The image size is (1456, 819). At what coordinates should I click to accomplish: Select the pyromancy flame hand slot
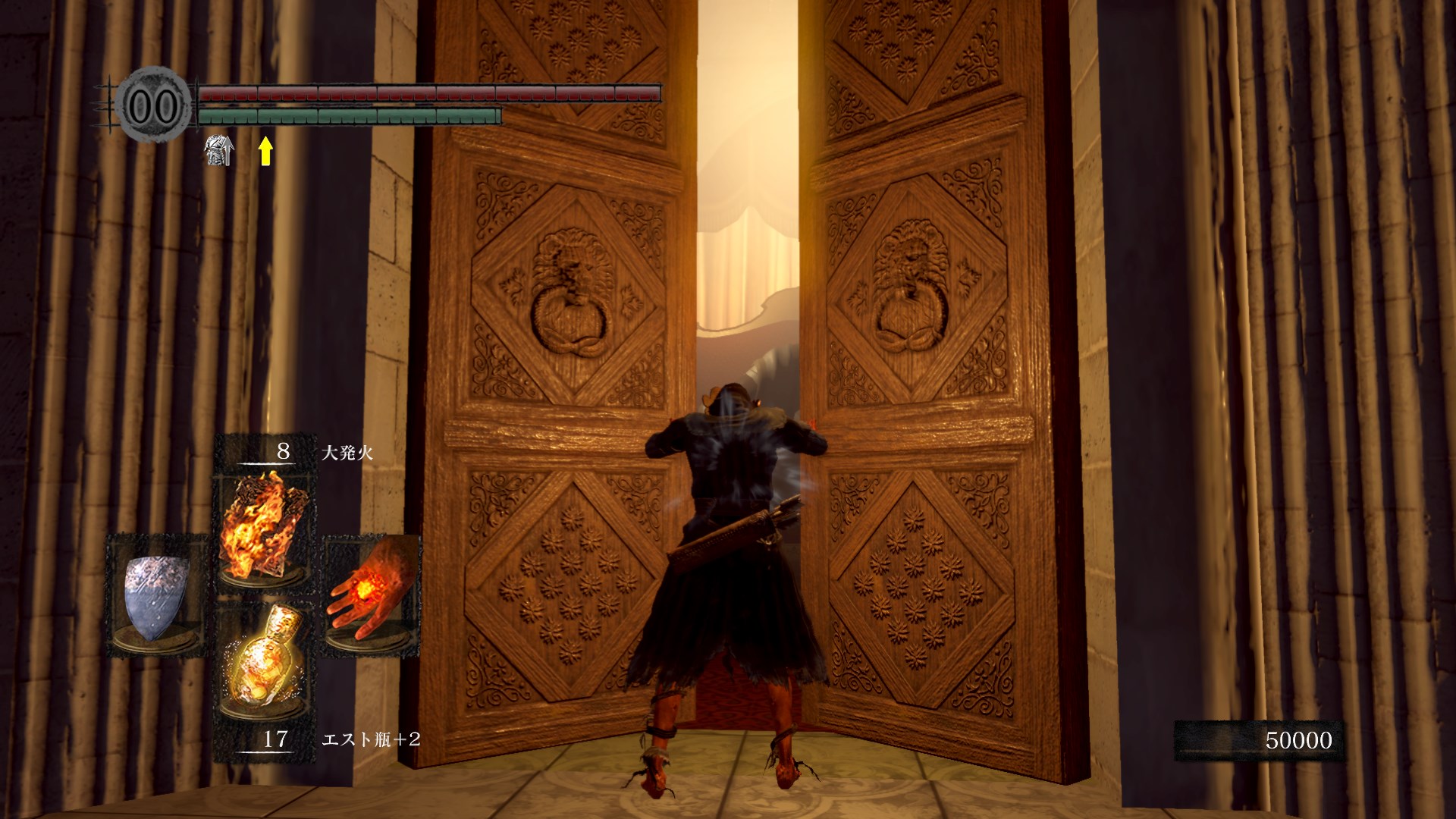pyautogui.click(x=372, y=591)
